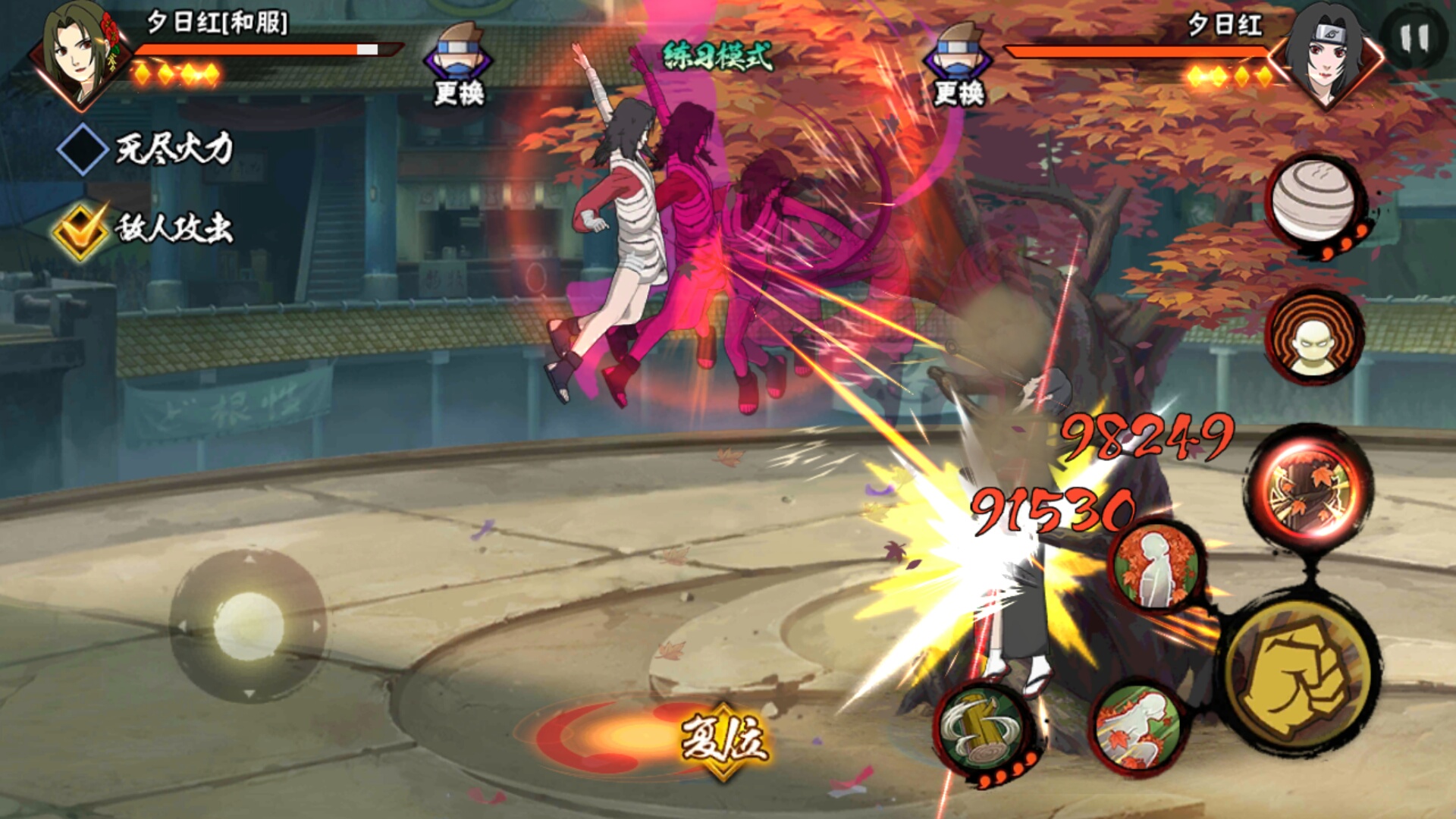Image resolution: width=1456 pixels, height=819 pixels.
Task: Hit the 复位 reset button
Action: point(724,739)
